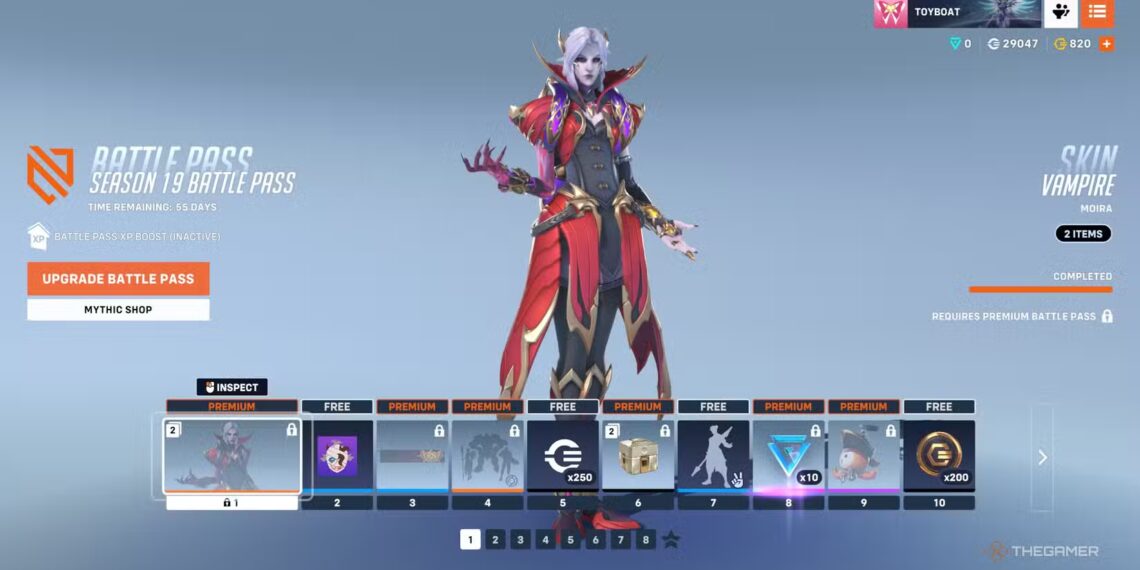1140x570 pixels.
Task: Select the tier 3 name card reward
Action: [x=412, y=456]
